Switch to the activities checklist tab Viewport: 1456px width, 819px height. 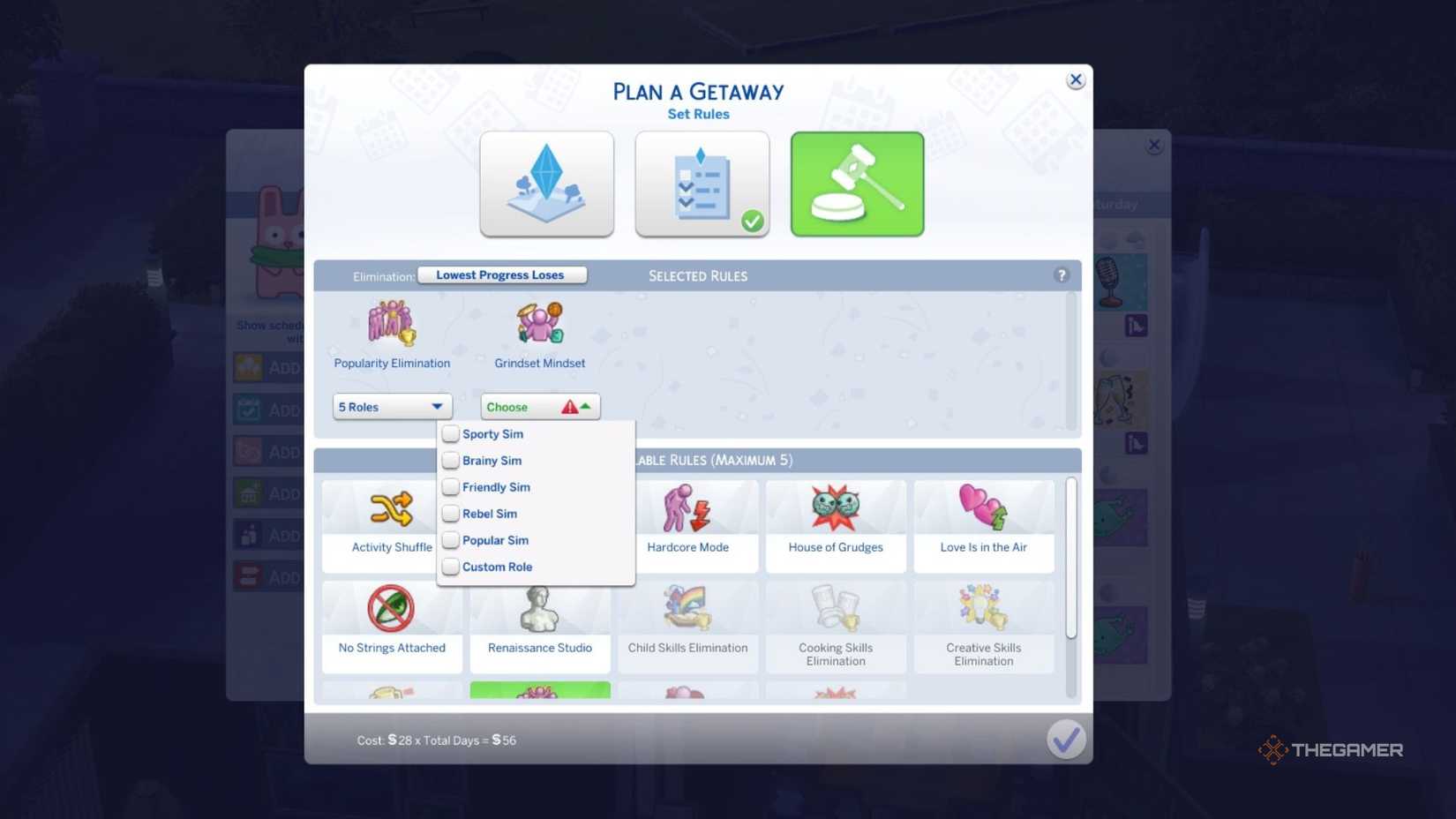coord(702,184)
